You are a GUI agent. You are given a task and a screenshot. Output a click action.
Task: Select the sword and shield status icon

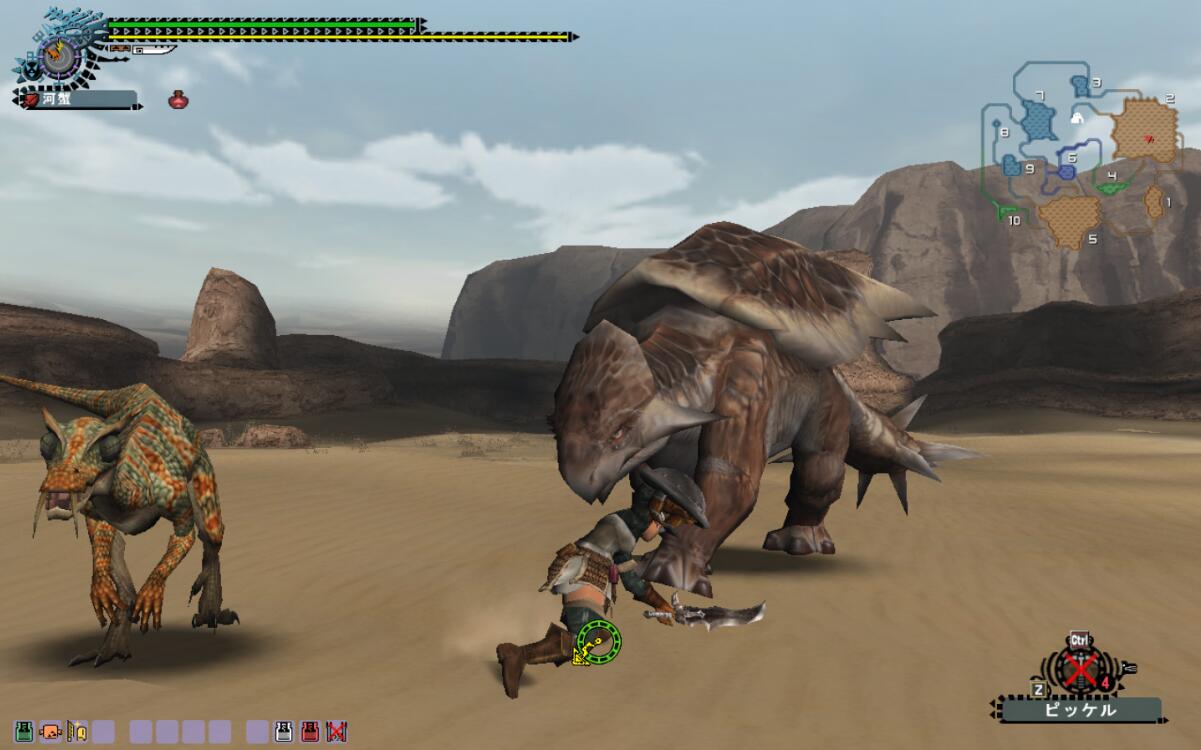point(76,732)
